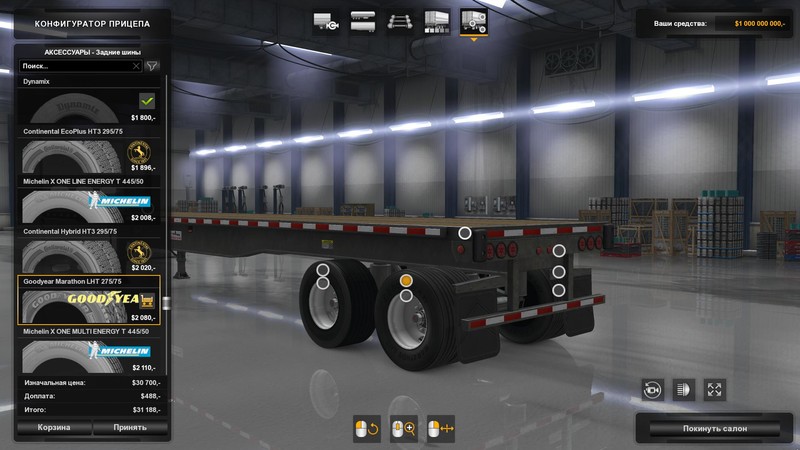The width and height of the screenshot is (800, 450).
Task: Activate the fullscreen arrows icon
Action: point(714,389)
